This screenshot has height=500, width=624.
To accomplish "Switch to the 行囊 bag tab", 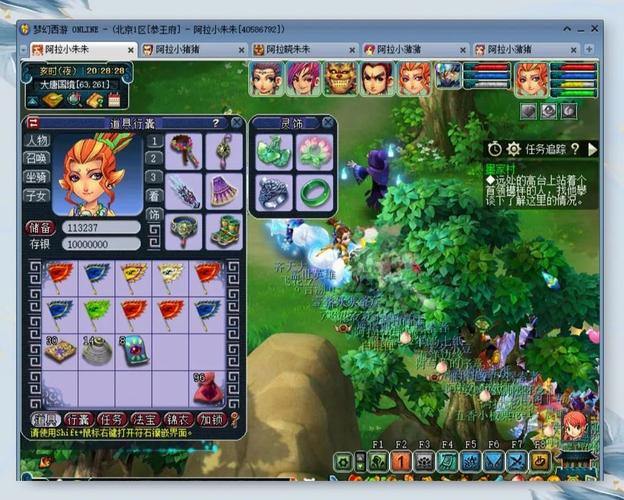I will (x=78, y=419).
